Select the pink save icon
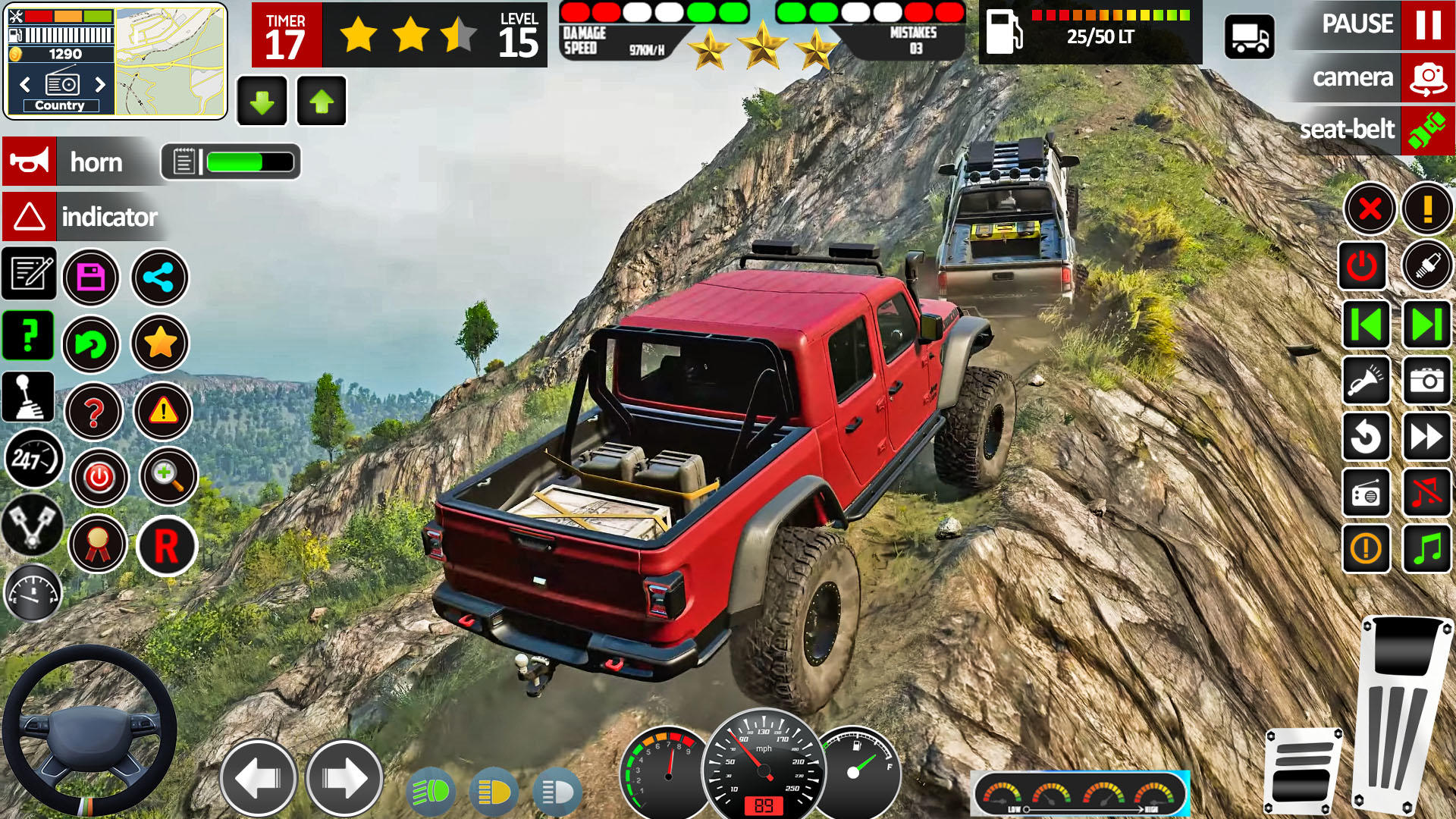The height and width of the screenshot is (819, 1456). 91,278
